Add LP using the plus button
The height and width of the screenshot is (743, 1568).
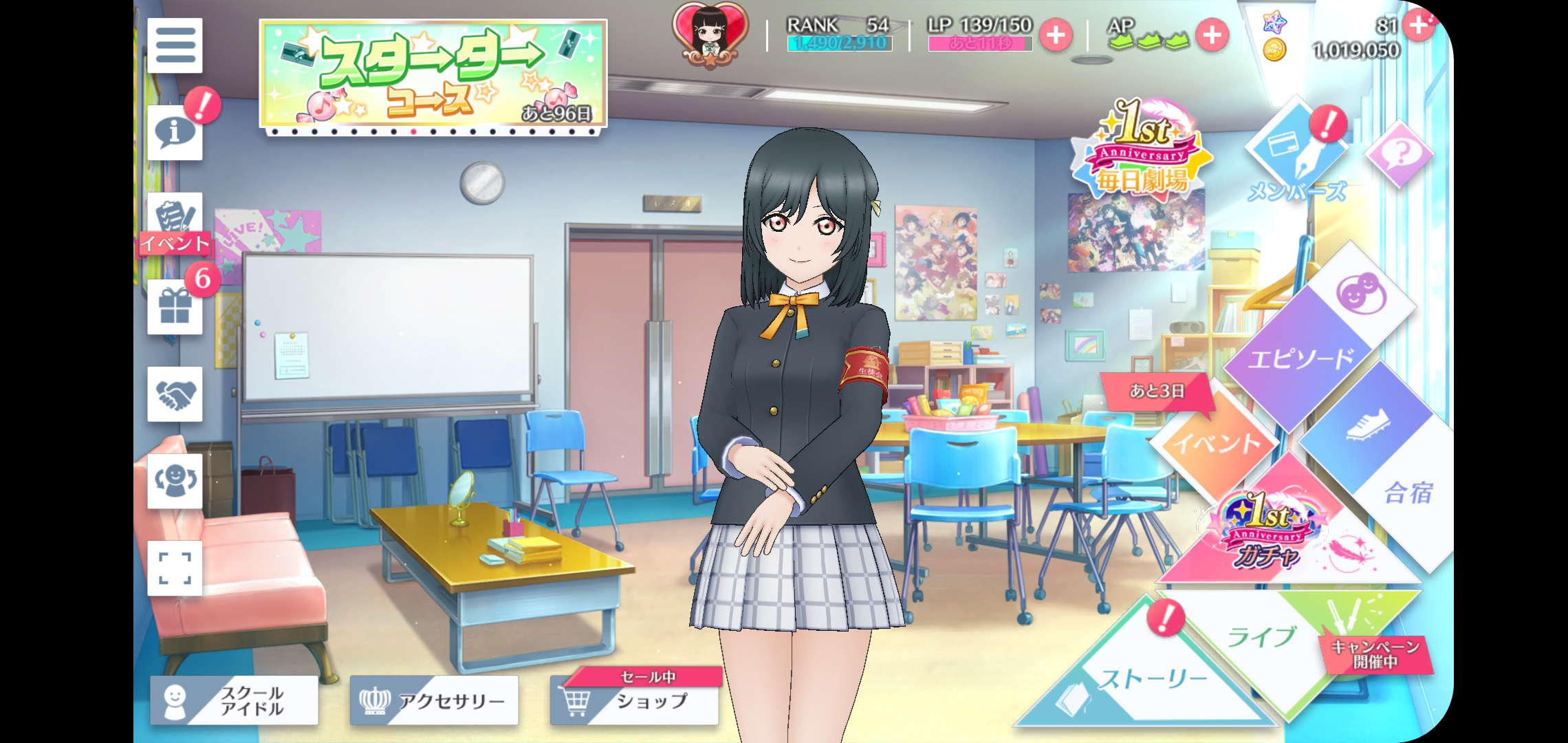click(x=1056, y=35)
